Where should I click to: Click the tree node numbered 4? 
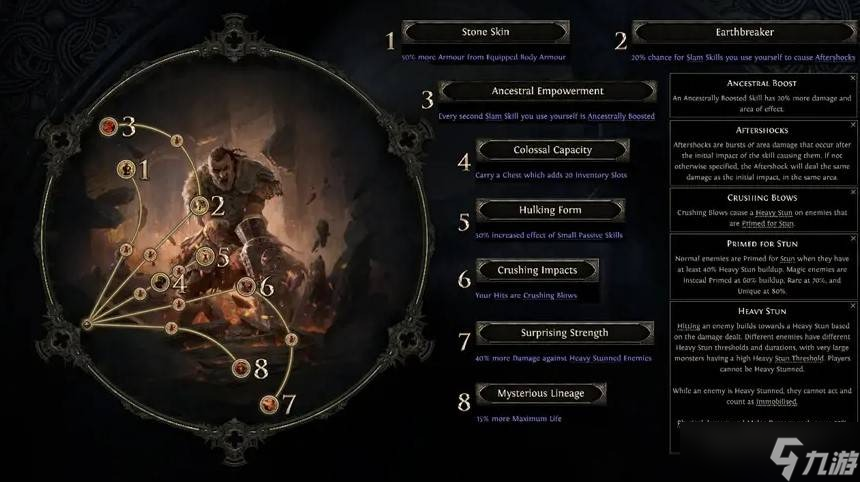160,282
